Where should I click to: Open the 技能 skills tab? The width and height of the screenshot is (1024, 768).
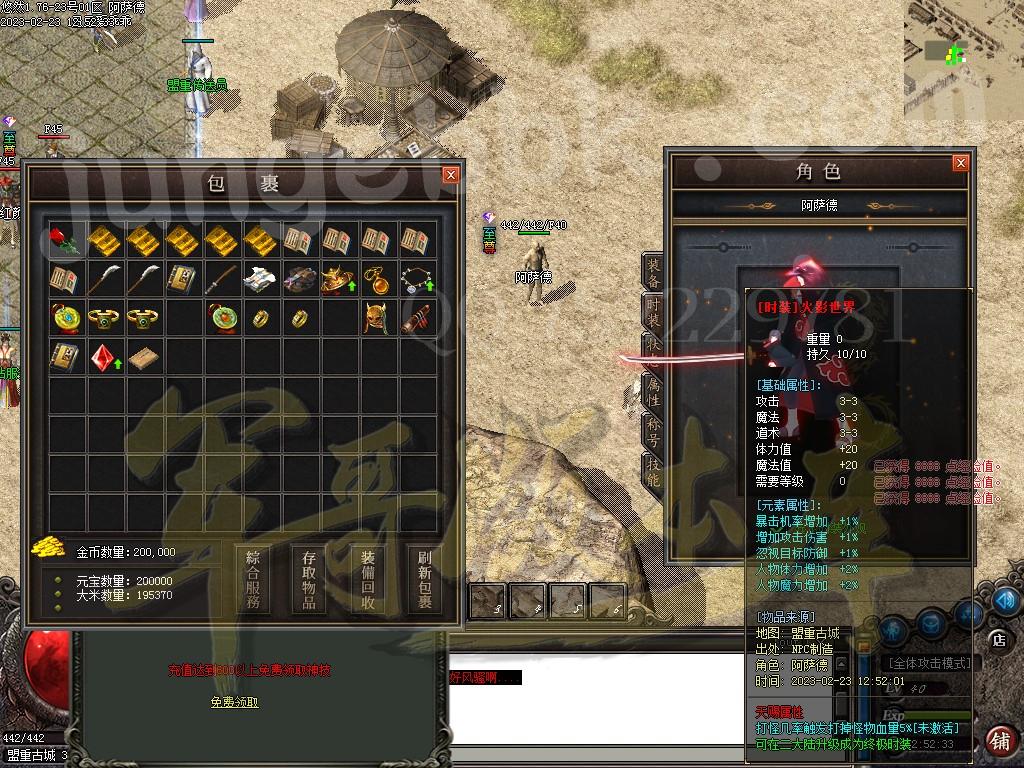click(653, 472)
